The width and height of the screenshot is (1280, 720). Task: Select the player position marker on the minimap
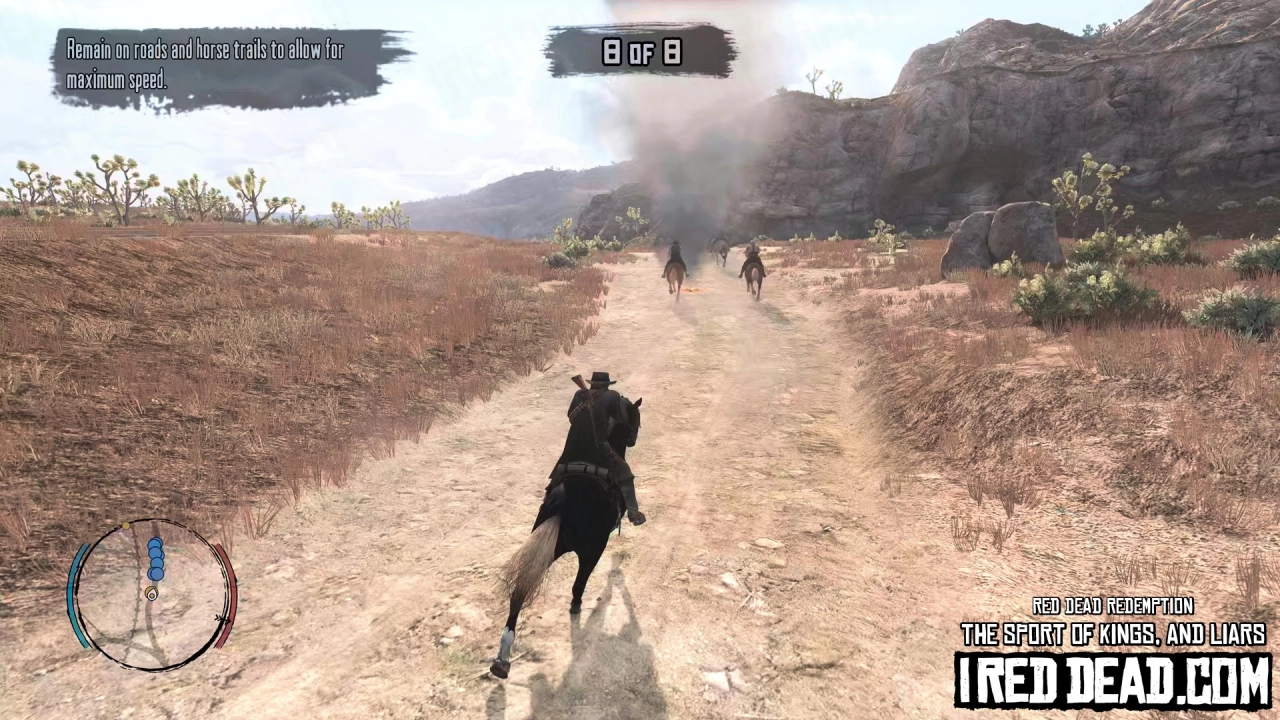tap(152, 593)
